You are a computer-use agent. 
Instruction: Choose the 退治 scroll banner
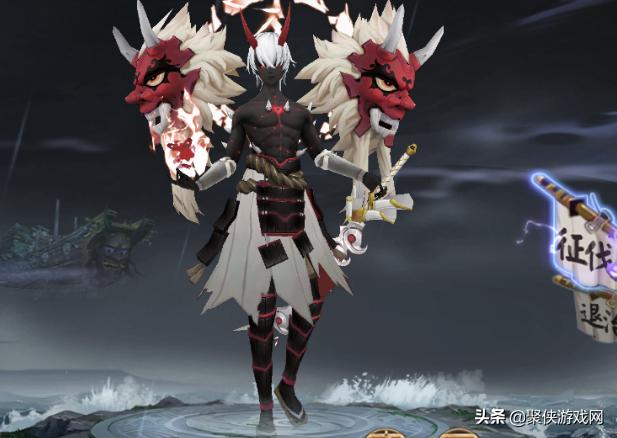597,312
